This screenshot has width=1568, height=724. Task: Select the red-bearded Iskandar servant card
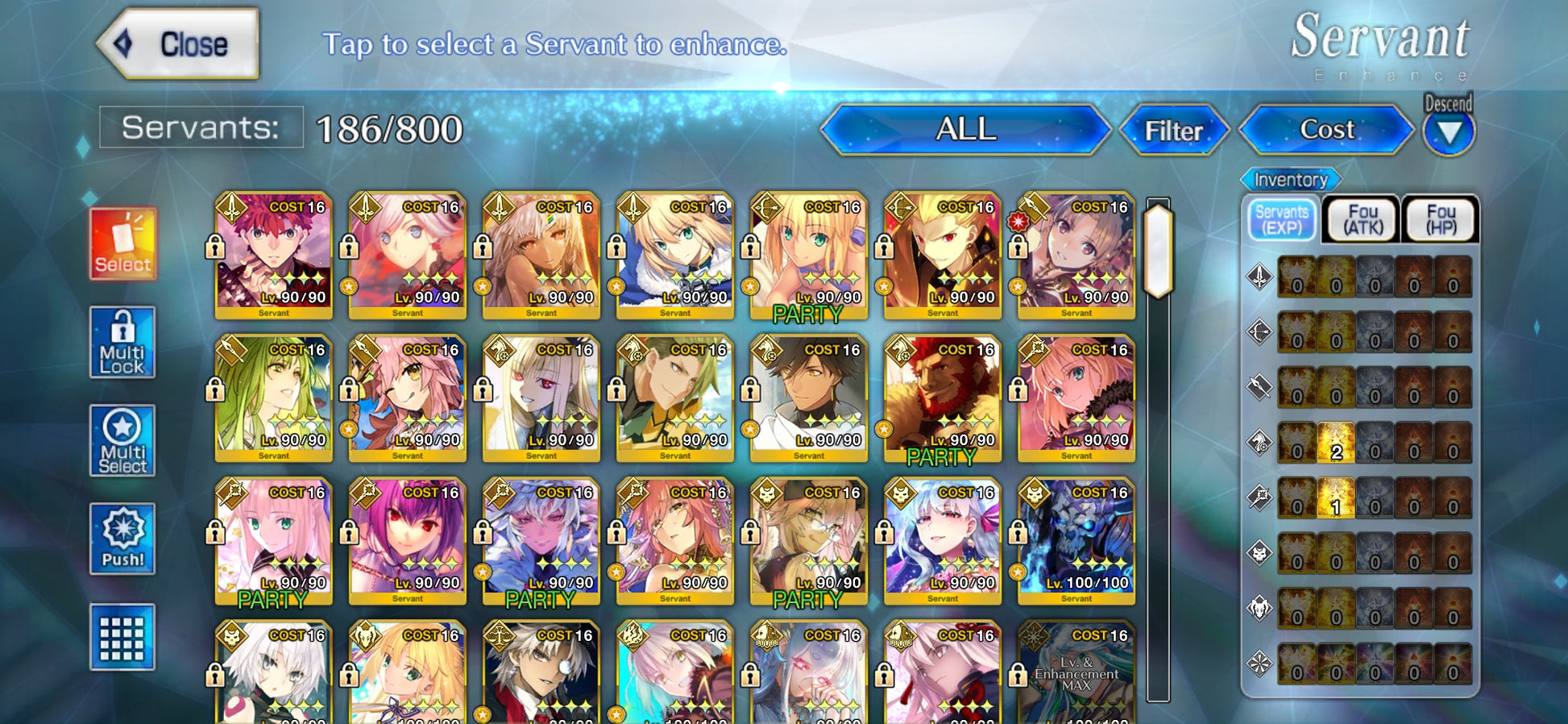[x=943, y=397]
